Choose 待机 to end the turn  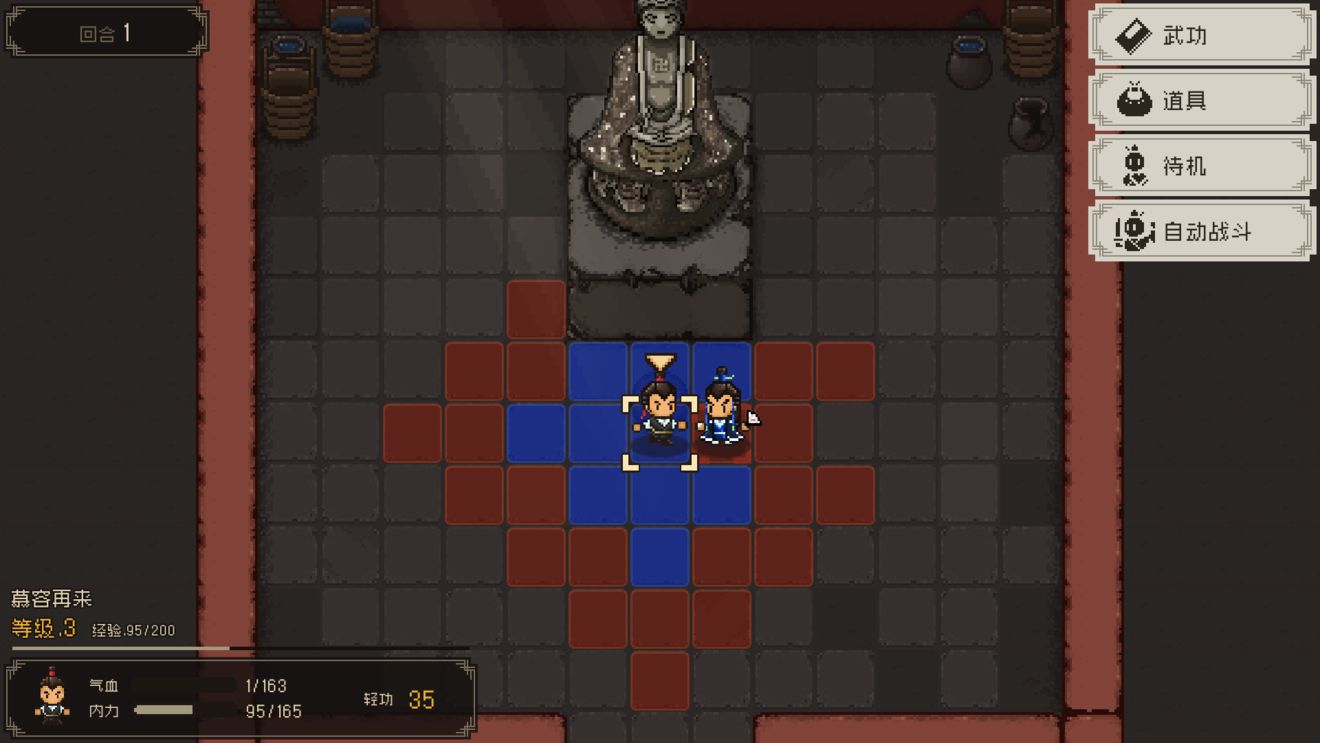(1201, 166)
